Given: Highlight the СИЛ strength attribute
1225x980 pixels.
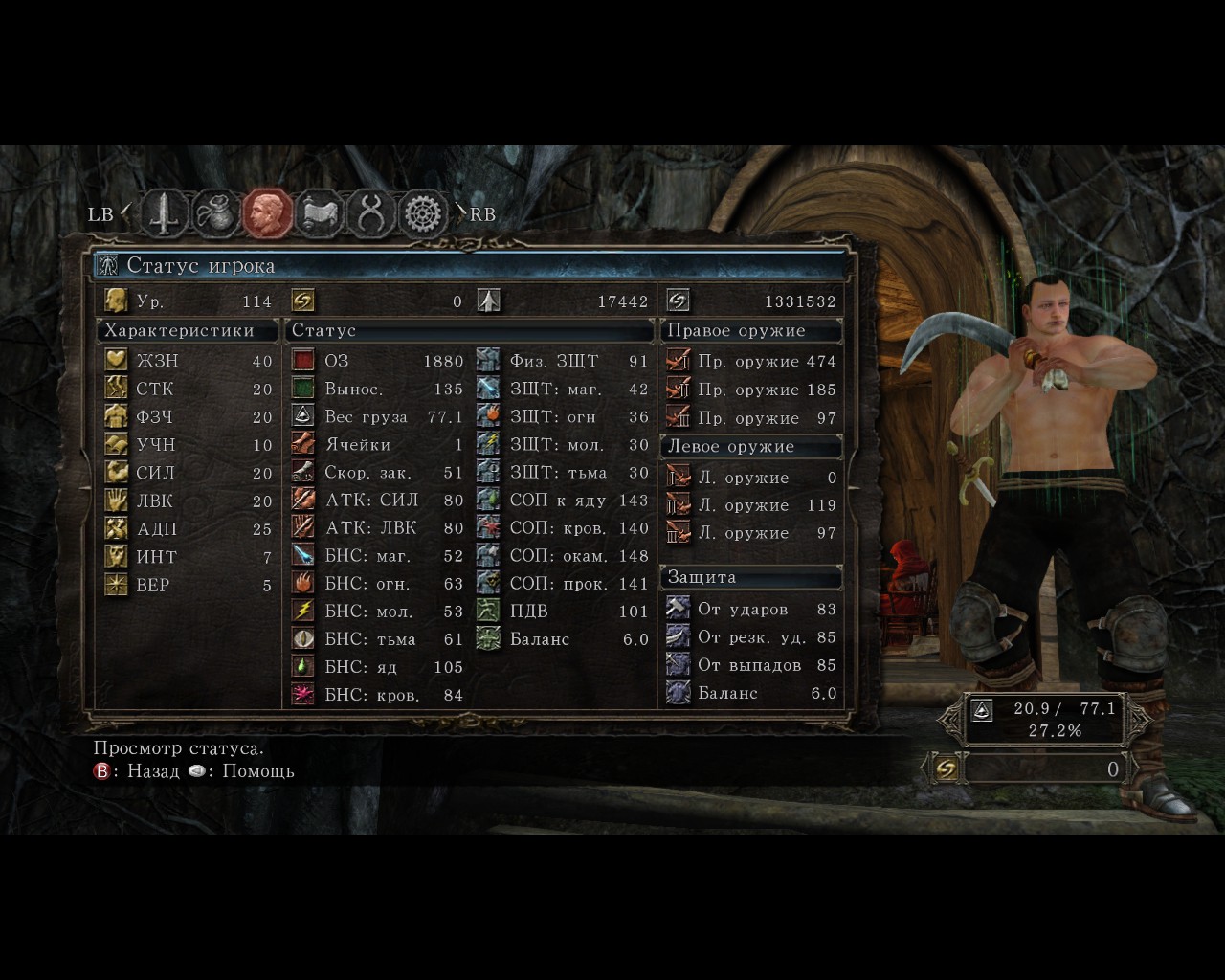Looking at the screenshot, I should pyautogui.click(x=189, y=473).
